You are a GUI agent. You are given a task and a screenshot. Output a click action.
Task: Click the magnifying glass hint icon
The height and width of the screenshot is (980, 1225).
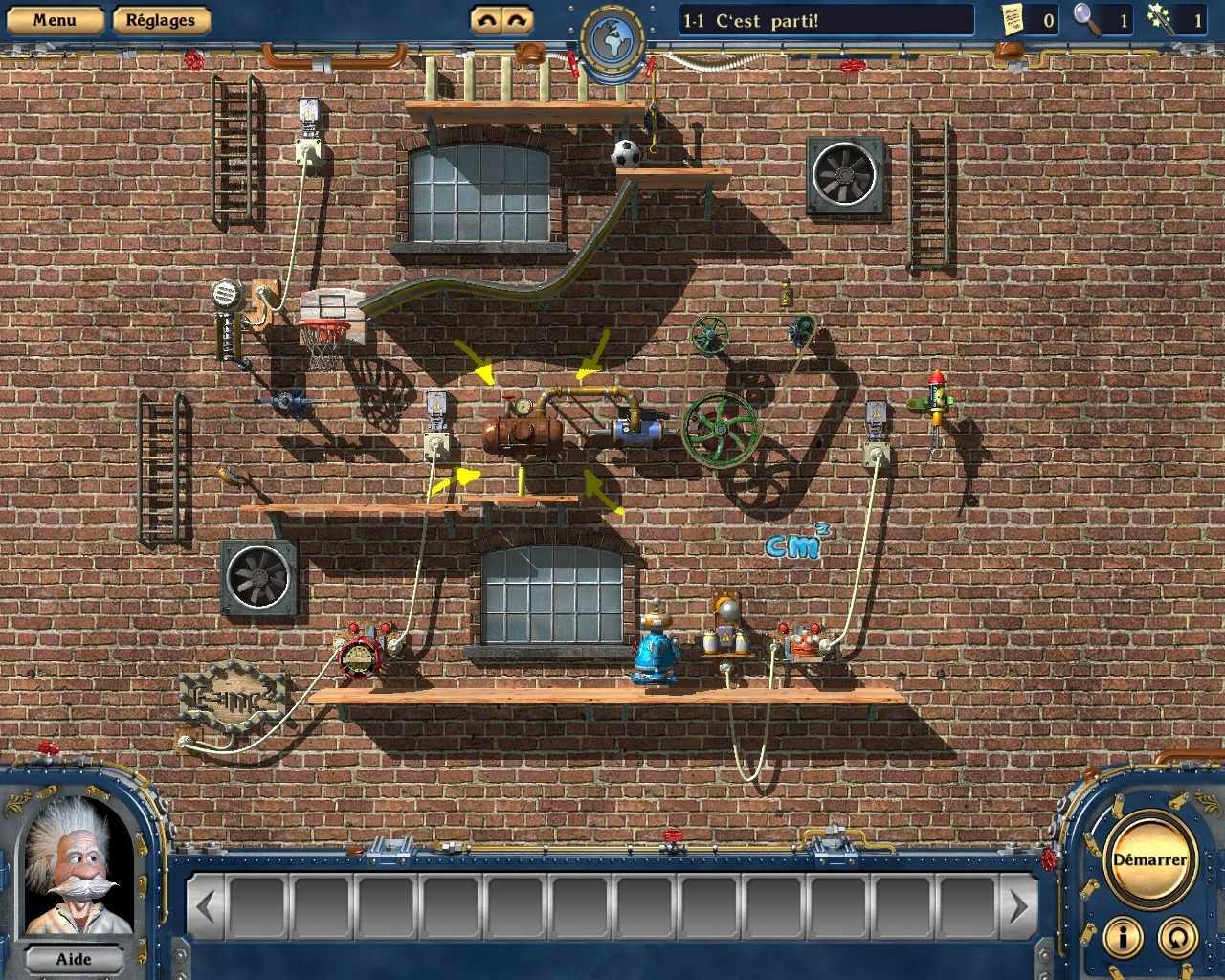pos(1086,19)
